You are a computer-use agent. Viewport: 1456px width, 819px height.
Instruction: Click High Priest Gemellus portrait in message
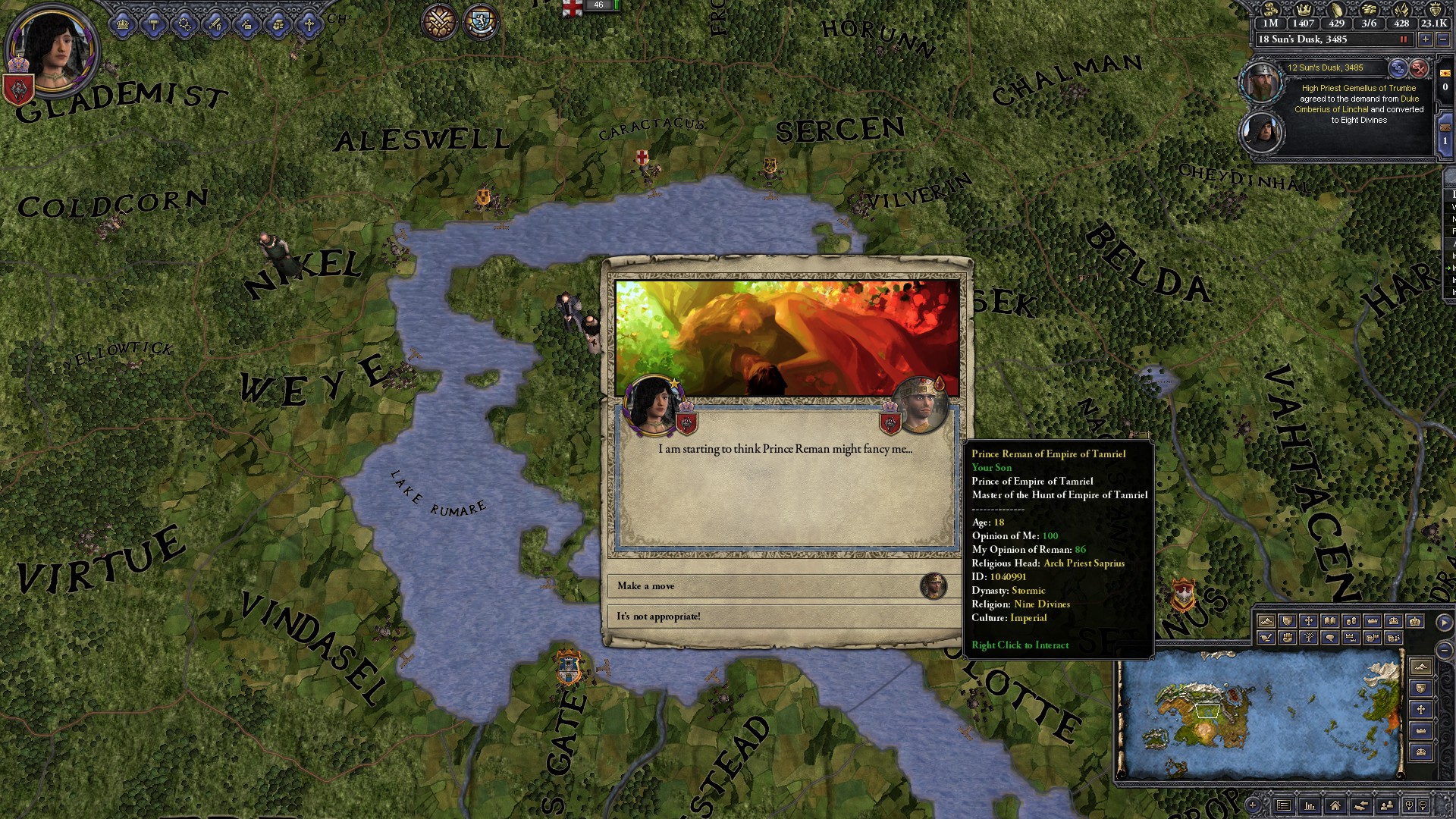(1260, 82)
